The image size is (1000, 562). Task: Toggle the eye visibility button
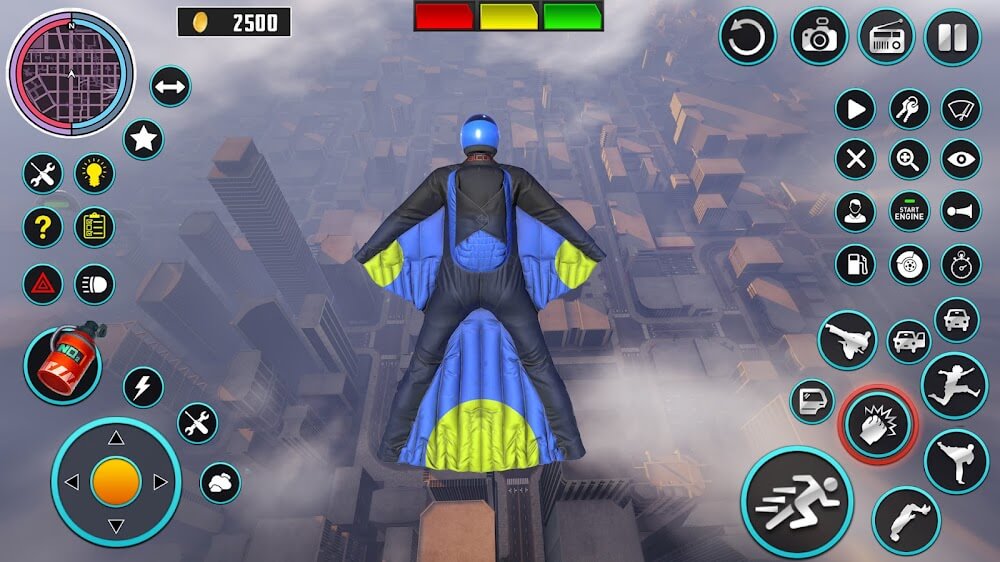(x=962, y=159)
